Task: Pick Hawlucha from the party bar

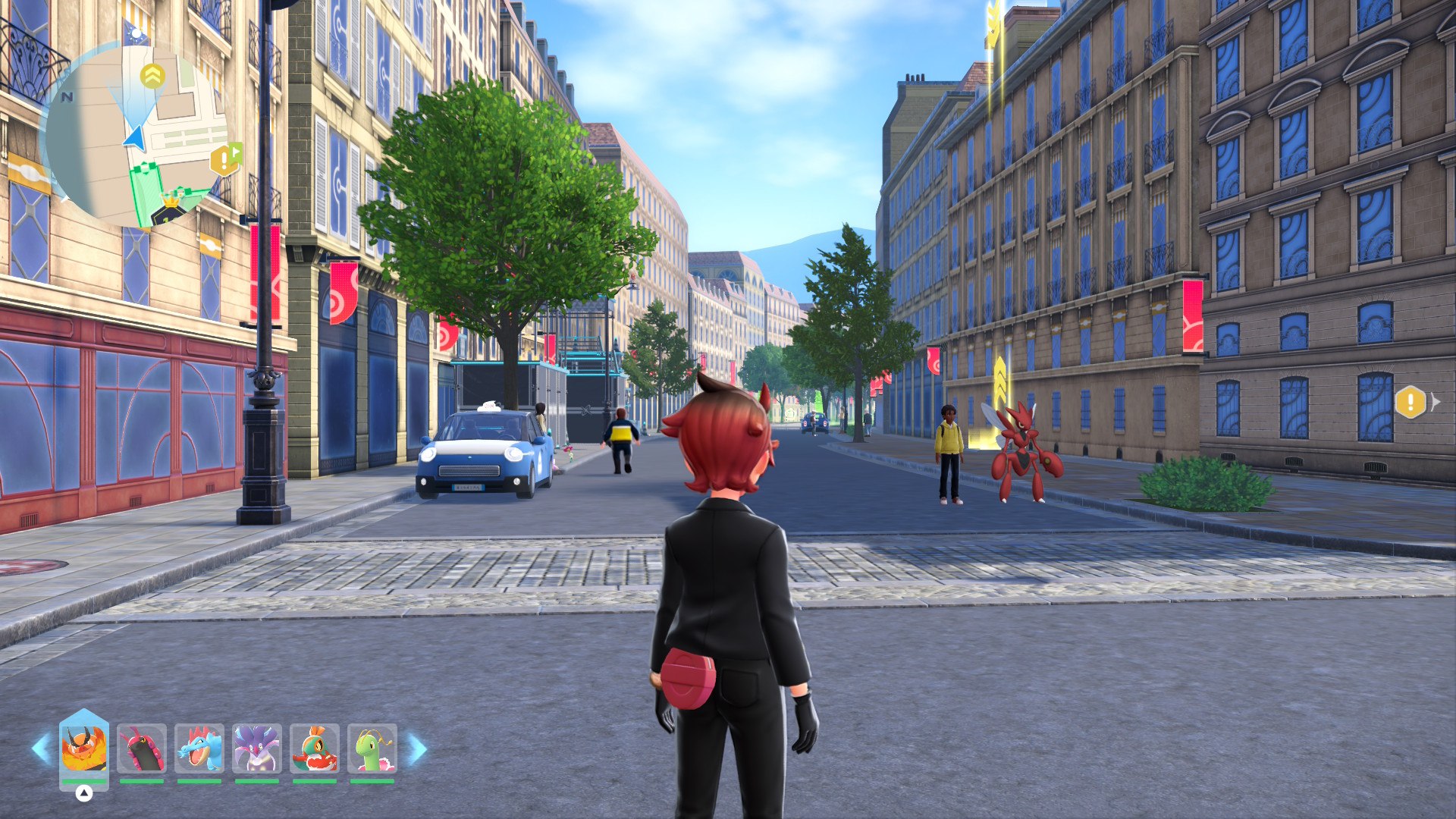Action: click(x=315, y=748)
